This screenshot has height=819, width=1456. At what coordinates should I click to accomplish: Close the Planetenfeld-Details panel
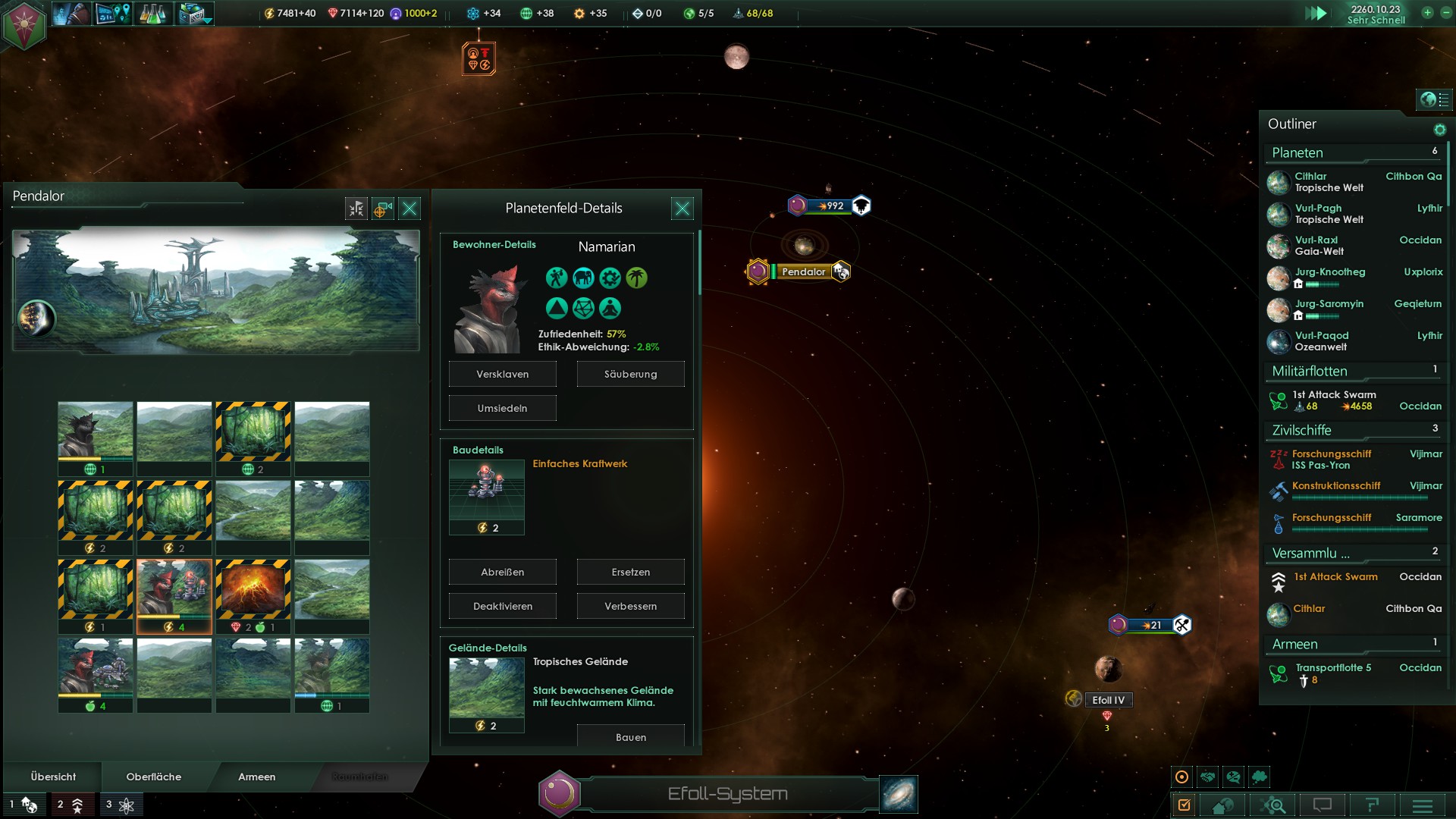[682, 209]
